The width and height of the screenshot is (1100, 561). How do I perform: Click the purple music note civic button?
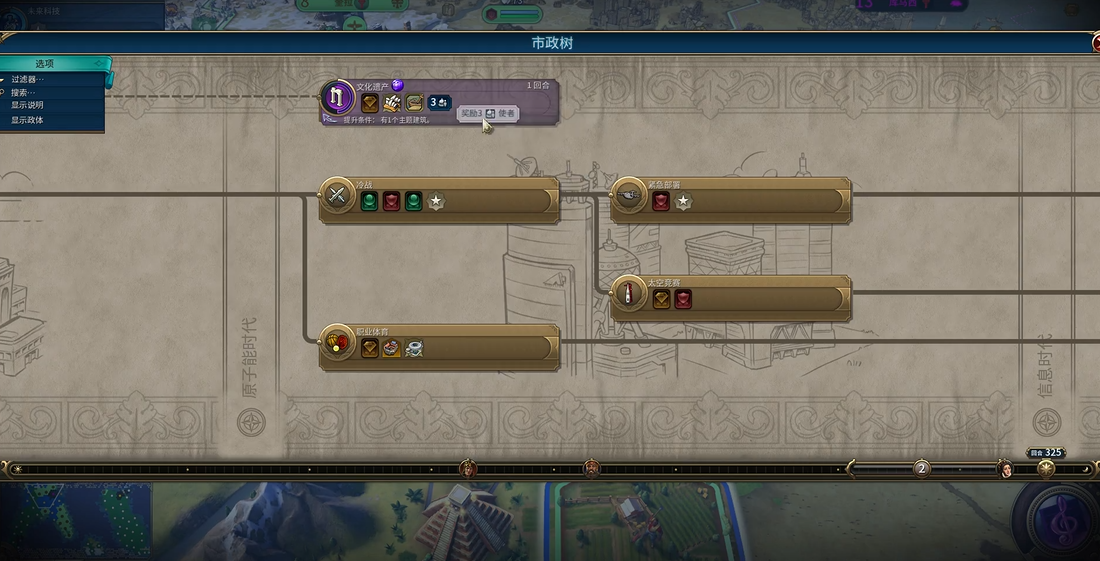tap(1056, 520)
